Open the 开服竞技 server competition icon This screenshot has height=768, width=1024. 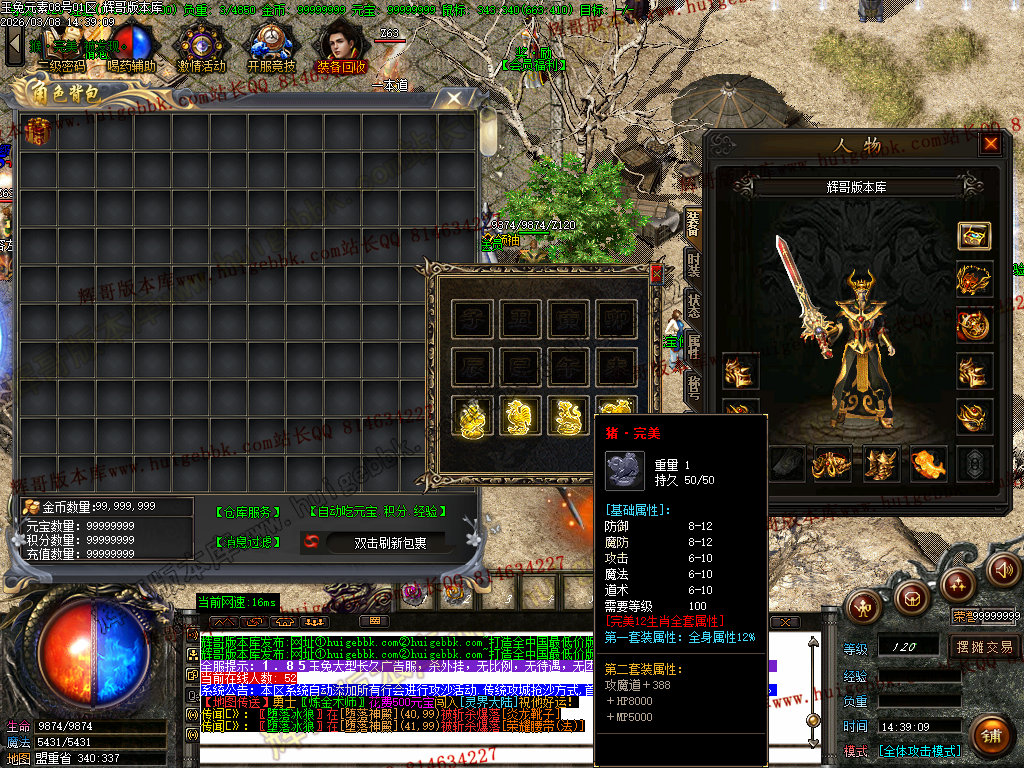pyautogui.click(x=271, y=46)
